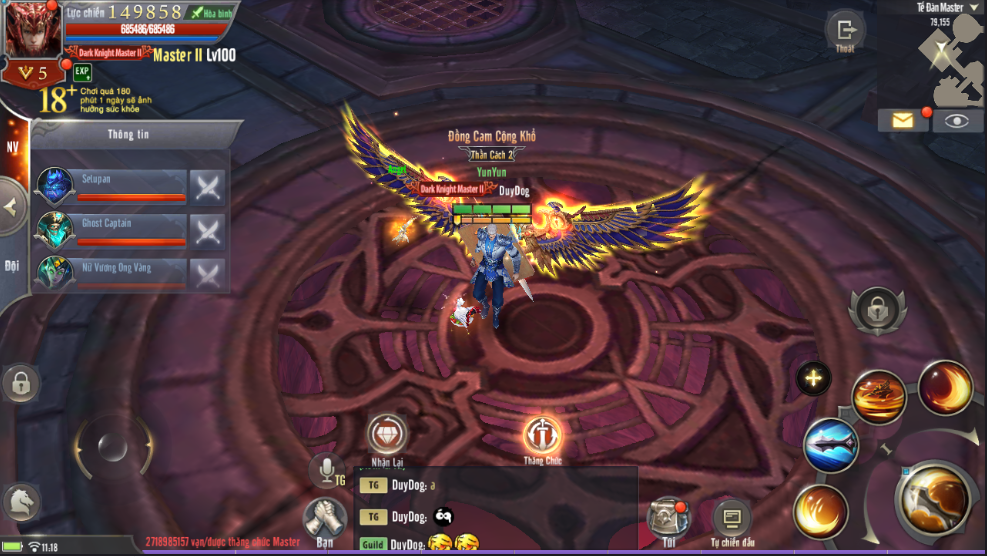Viewport: 987px width, 557px height.
Task: Use the main sword slash attack button
Action: pos(936,498)
